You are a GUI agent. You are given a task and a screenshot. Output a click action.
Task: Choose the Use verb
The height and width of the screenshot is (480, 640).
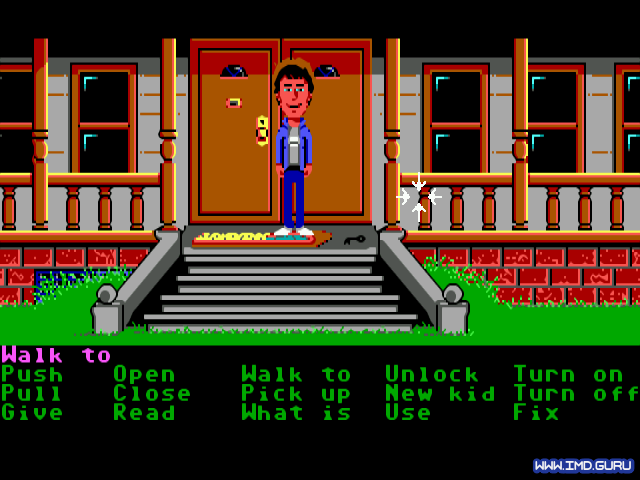(x=408, y=413)
